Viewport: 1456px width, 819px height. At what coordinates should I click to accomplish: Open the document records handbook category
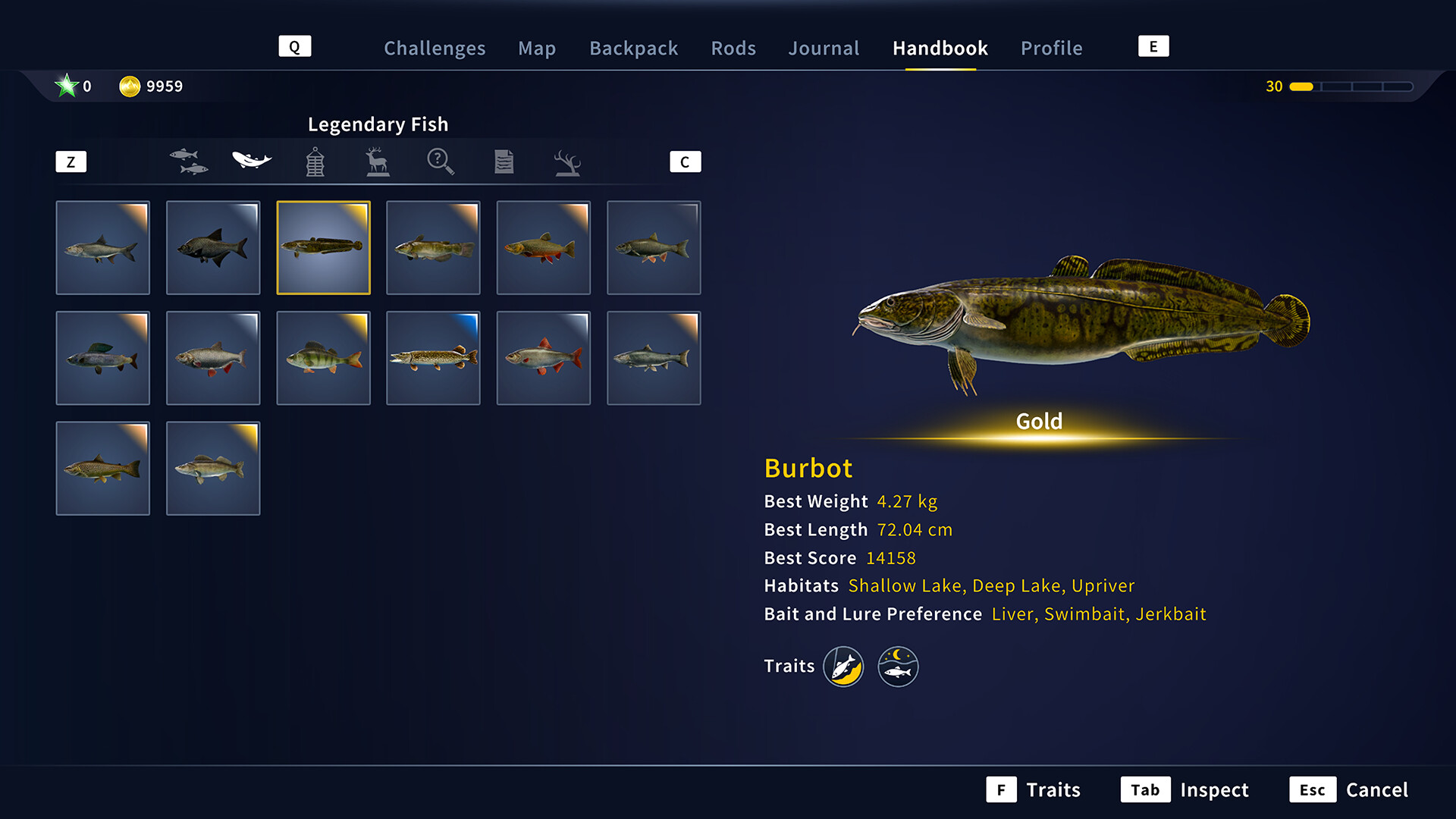click(x=503, y=162)
